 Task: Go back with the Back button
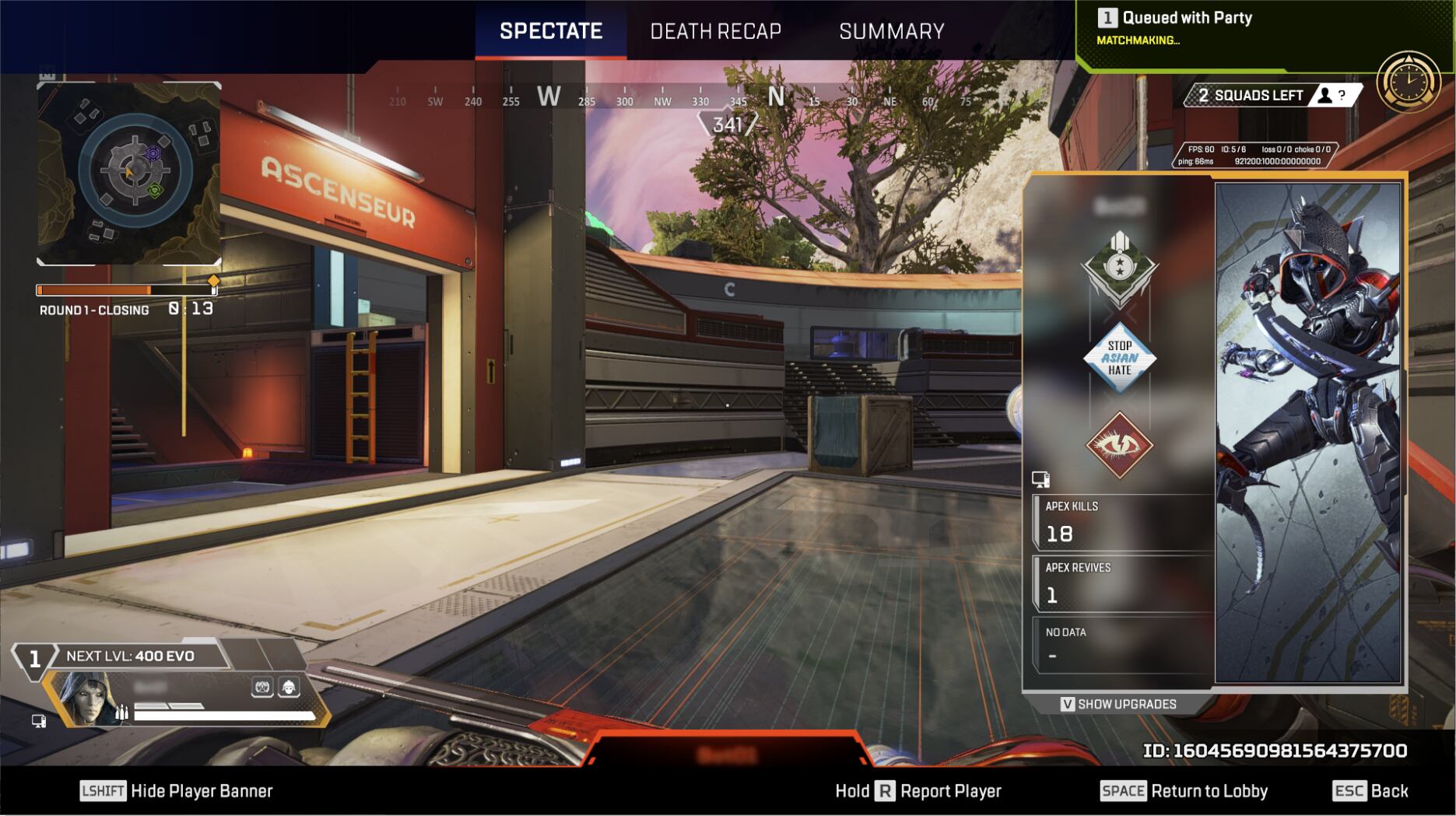[1370, 791]
